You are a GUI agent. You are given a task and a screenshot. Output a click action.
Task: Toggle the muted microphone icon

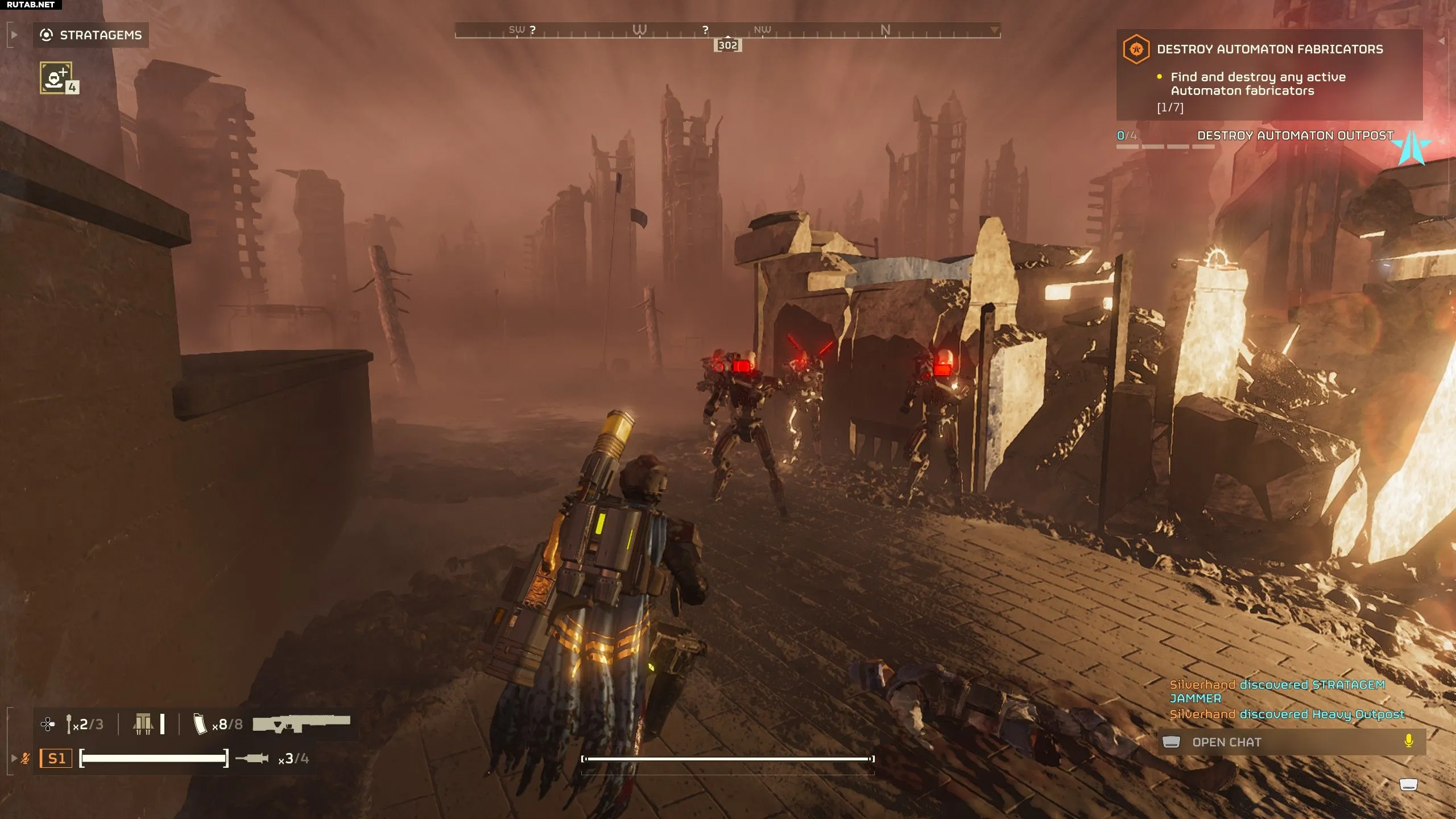(x=25, y=758)
